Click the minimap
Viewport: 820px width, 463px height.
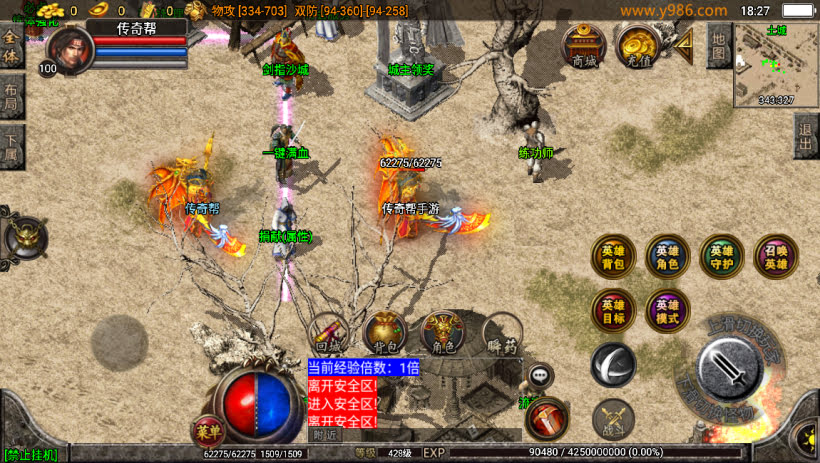click(x=776, y=66)
